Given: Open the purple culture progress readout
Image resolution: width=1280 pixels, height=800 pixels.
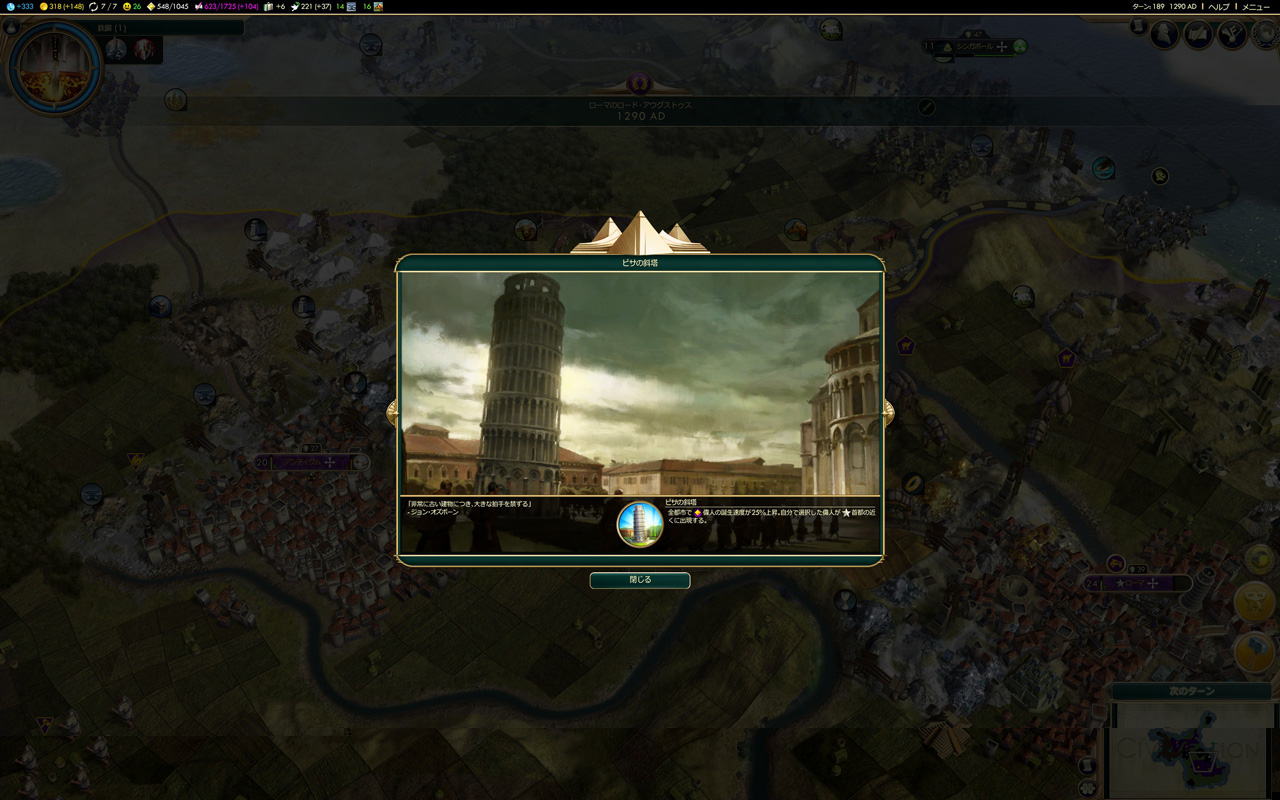Looking at the screenshot, I should 226,6.
